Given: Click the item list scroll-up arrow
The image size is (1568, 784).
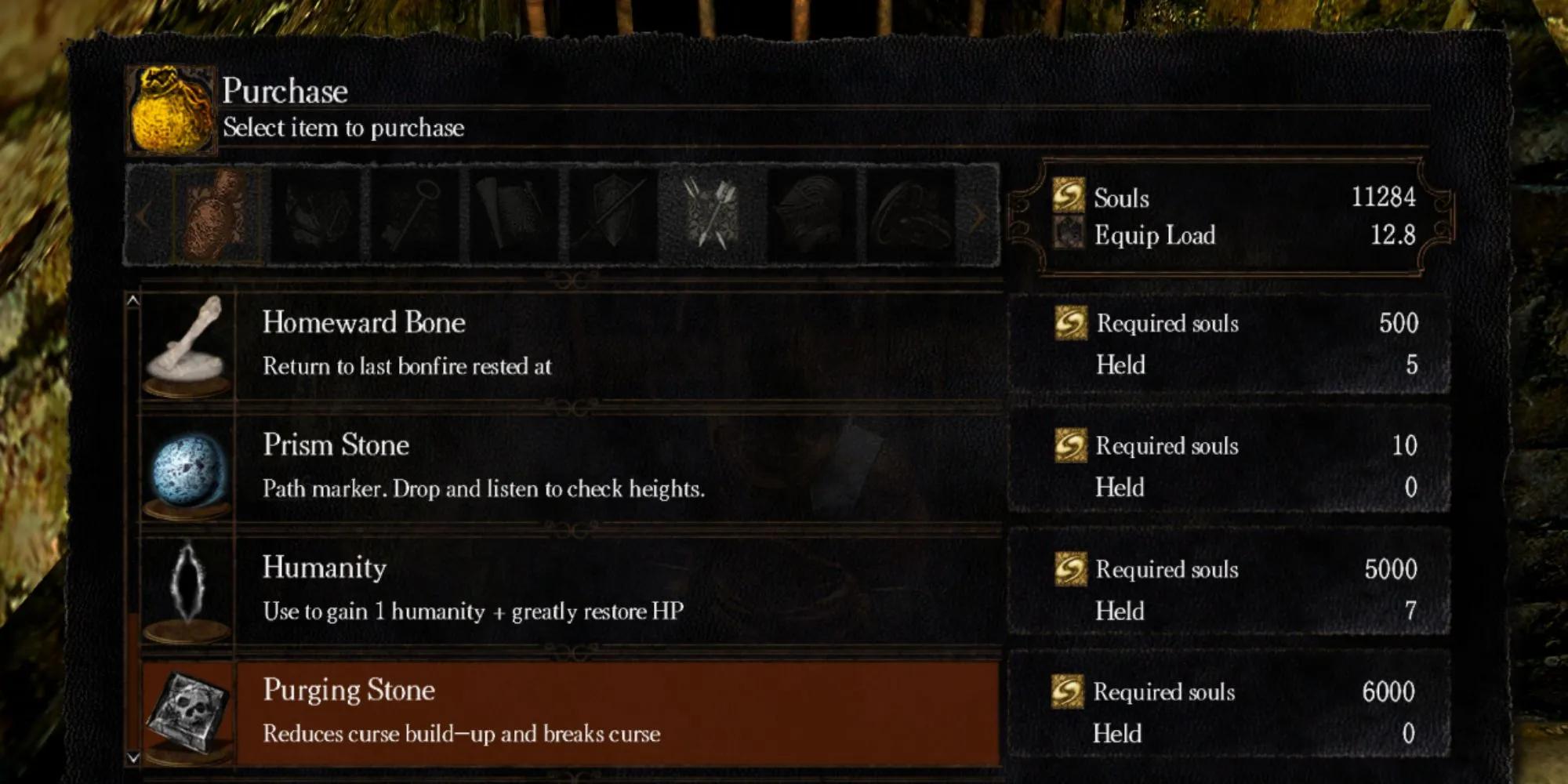Looking at the screenshot, I should [x=133, y=300].
